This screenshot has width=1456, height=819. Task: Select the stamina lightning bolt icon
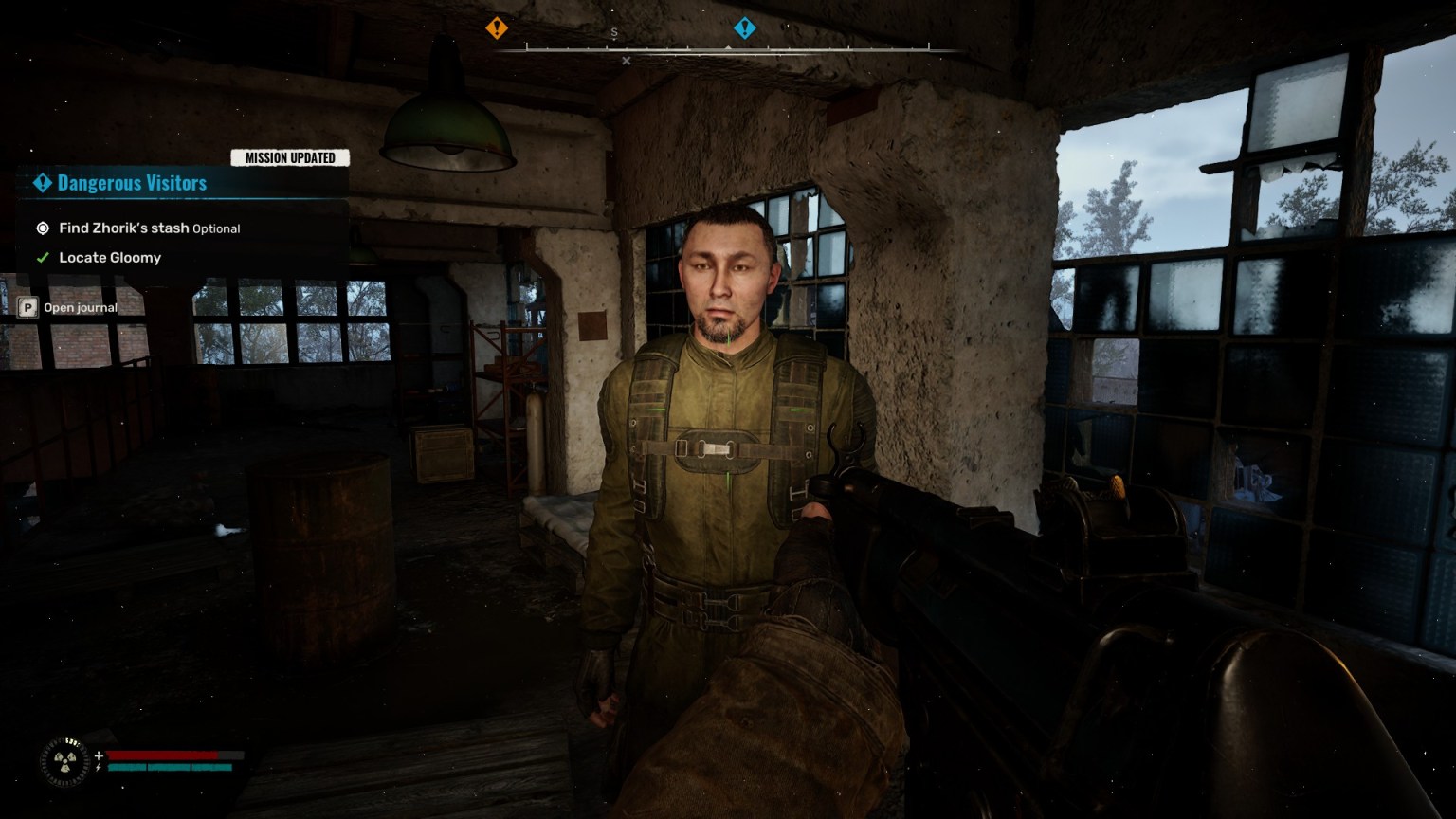(x=99, y=766)
